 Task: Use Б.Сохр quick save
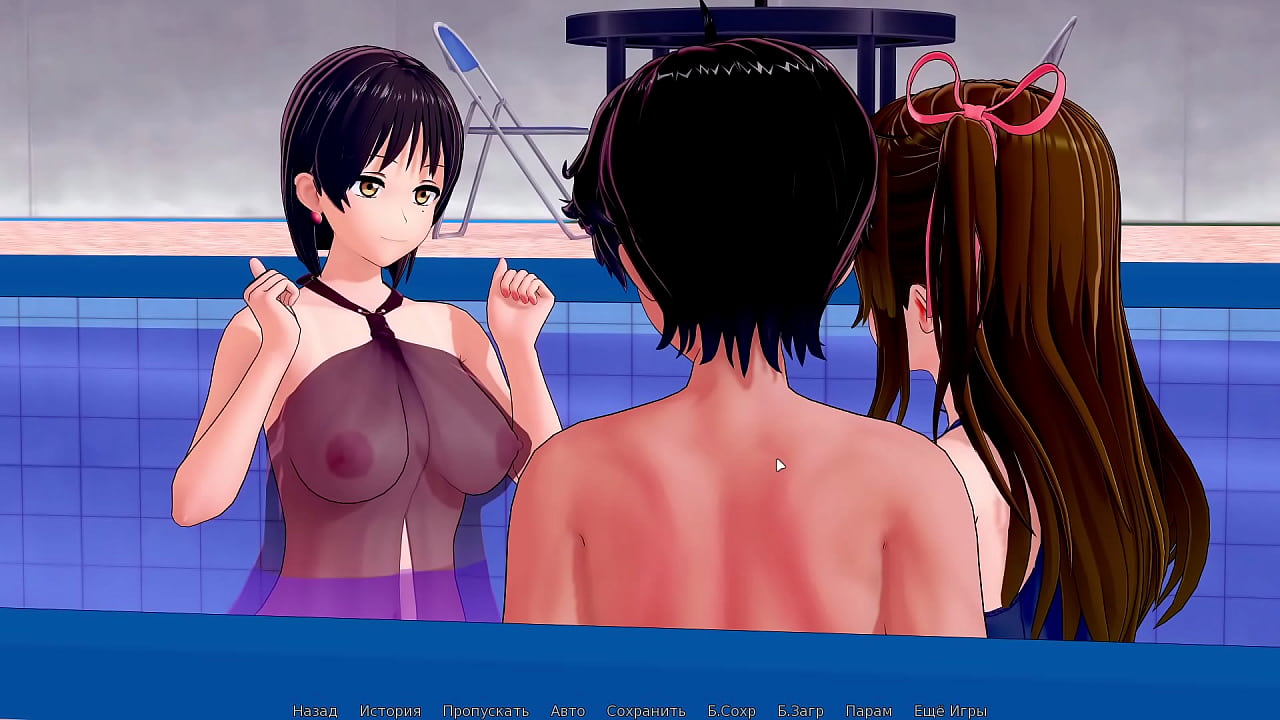[x=731, y=711]
